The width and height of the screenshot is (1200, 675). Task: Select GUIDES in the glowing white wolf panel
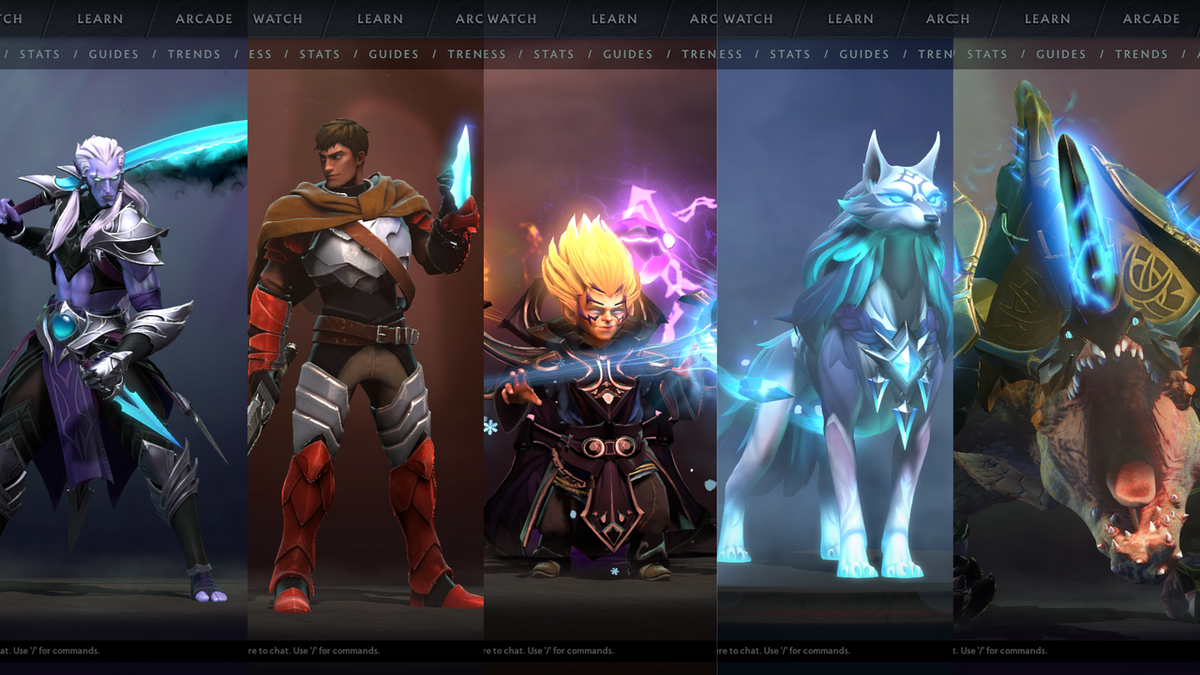pyautogui.click(x=864, y=54)
